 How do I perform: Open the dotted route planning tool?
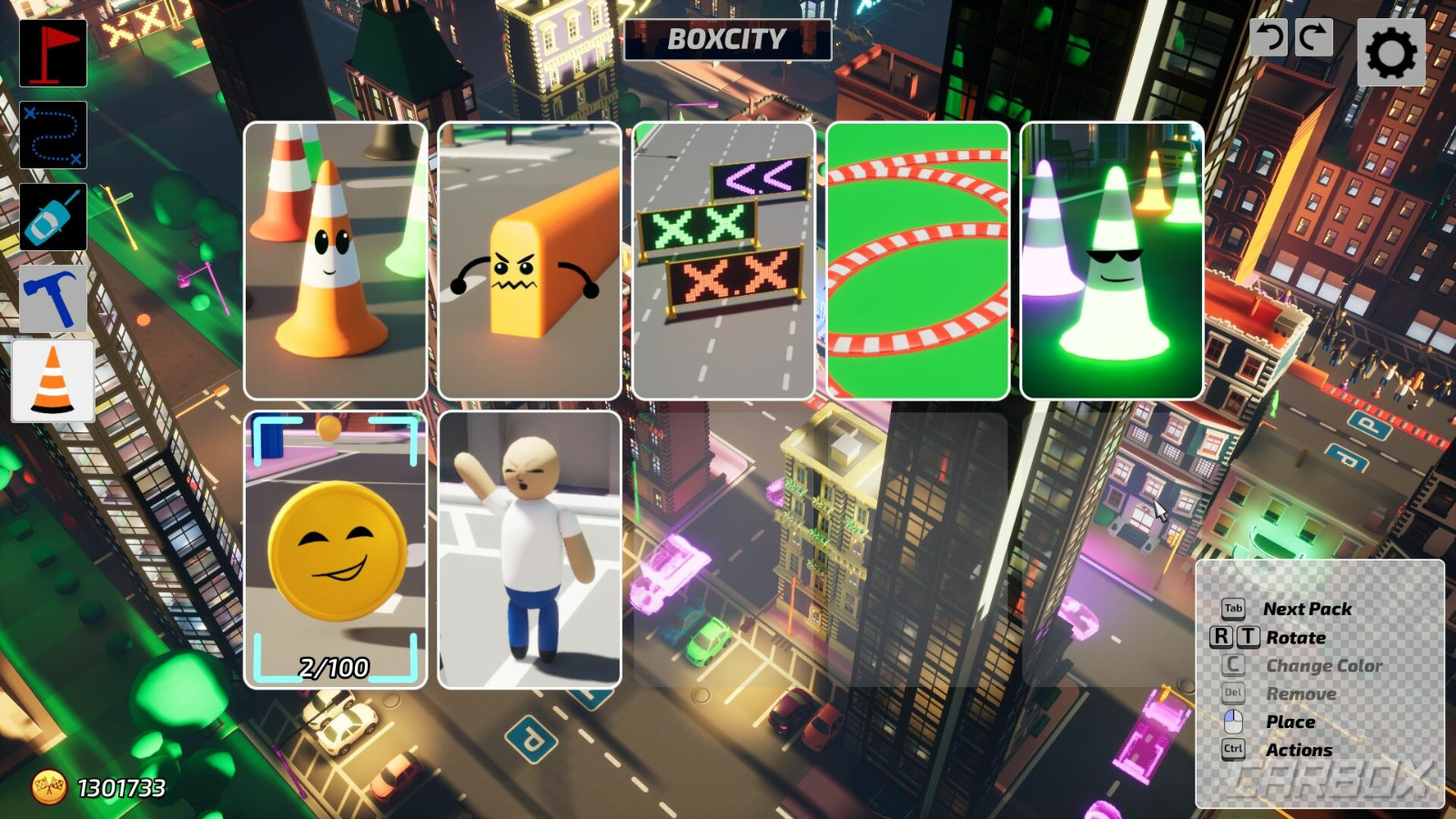coord(52,135)
